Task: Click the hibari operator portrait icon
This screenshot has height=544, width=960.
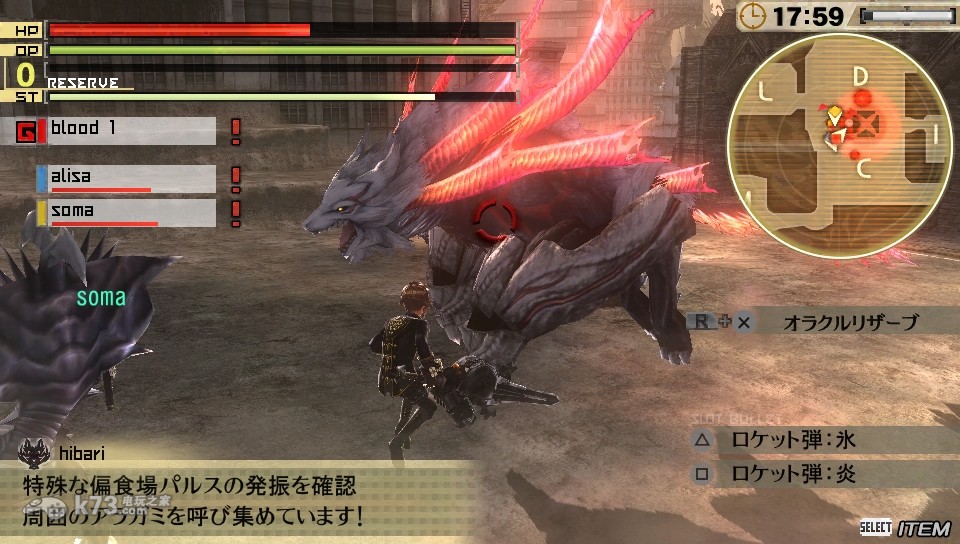Action: tap(33, 454)
